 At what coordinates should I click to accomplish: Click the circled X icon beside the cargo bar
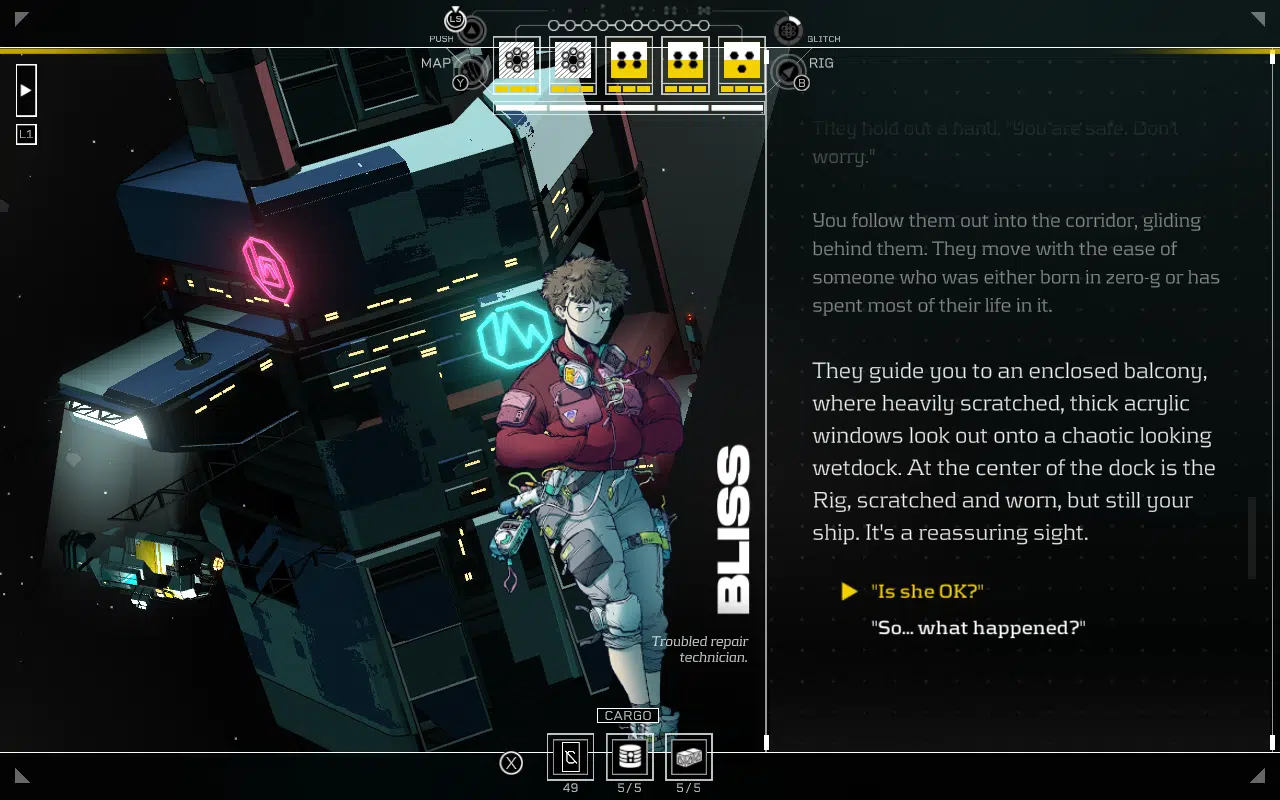click(x=512, y=763)
